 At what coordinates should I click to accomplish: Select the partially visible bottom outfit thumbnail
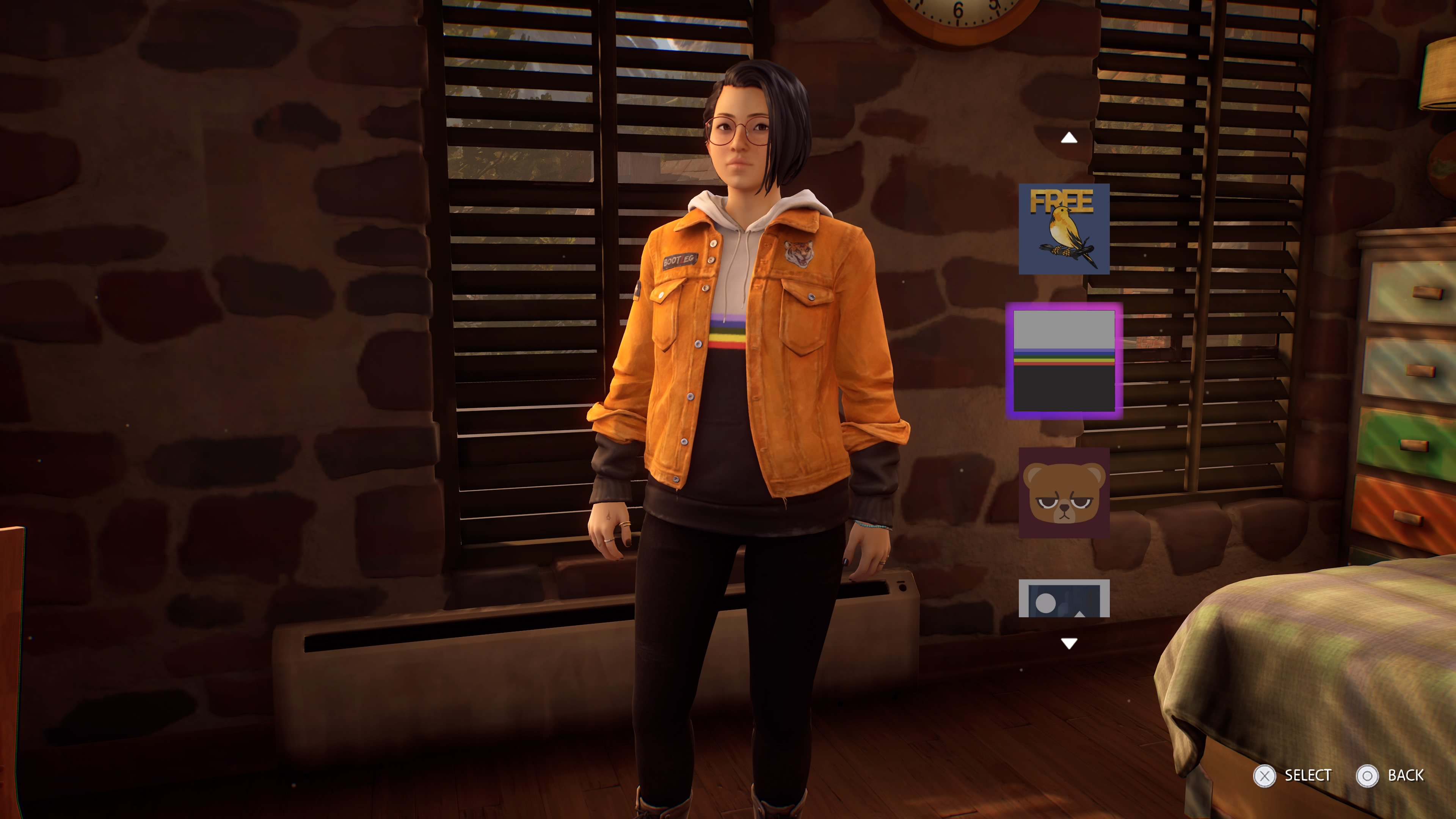(1064, 599)
